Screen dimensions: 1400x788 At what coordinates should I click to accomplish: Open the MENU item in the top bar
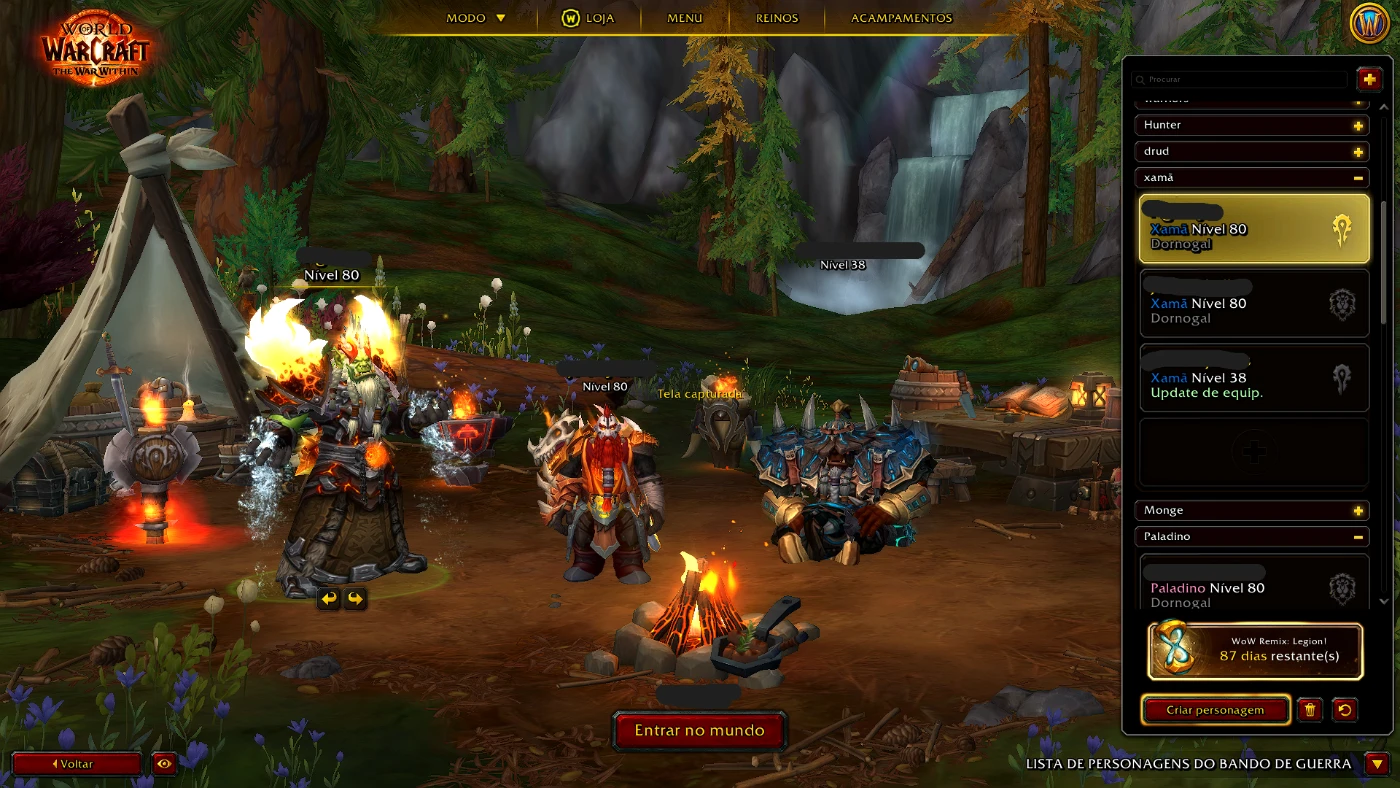(684, 17)
